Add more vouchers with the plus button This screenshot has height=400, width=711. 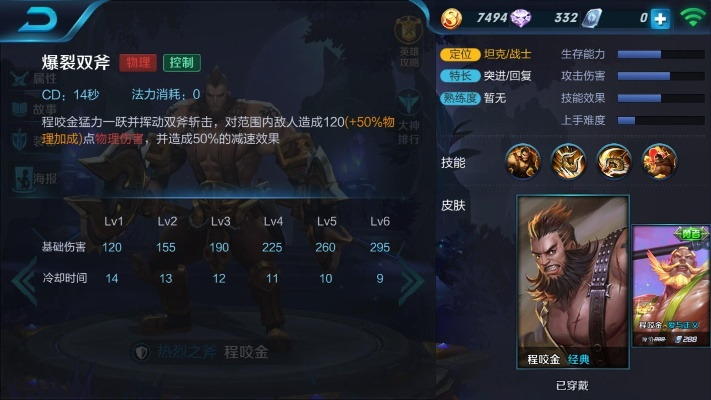pyautogui.click(x=660, y=18)
